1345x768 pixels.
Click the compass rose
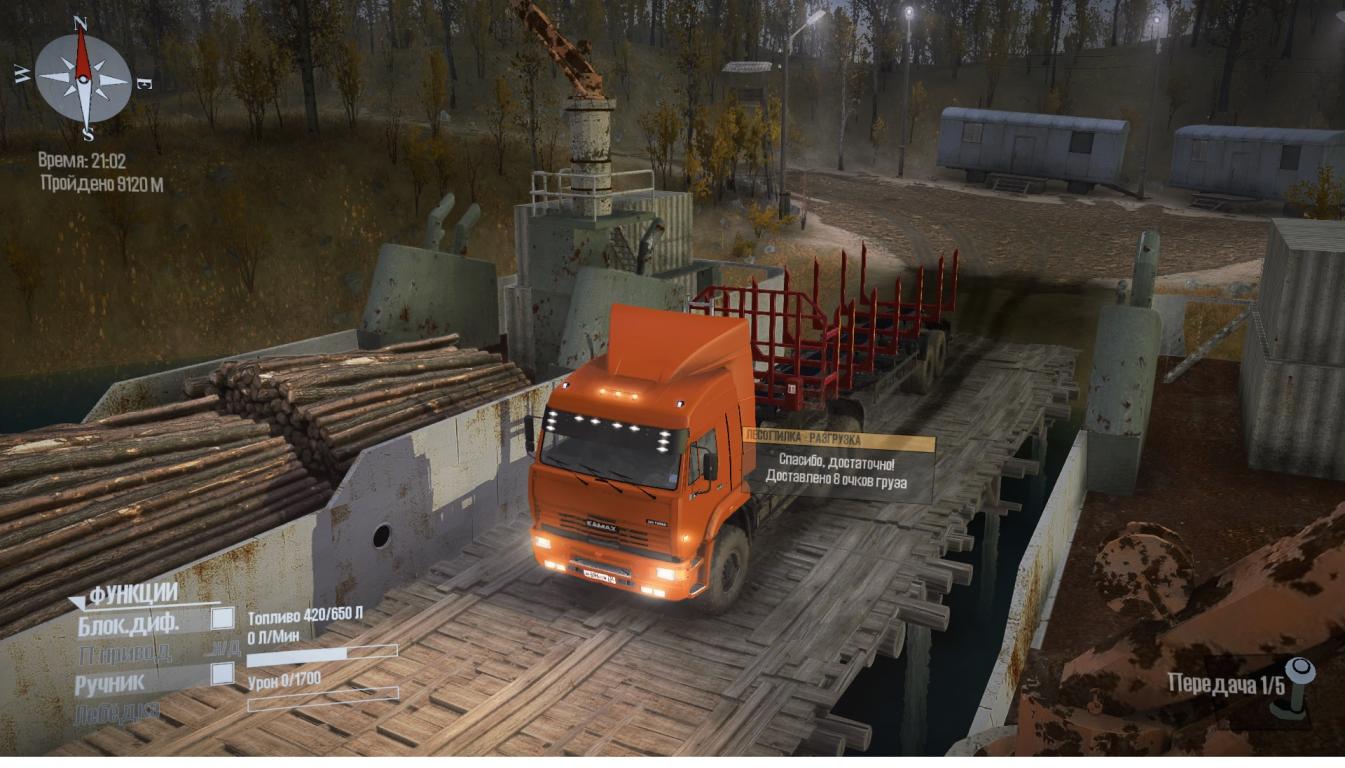pyautogui.click(x=83, y=78)
